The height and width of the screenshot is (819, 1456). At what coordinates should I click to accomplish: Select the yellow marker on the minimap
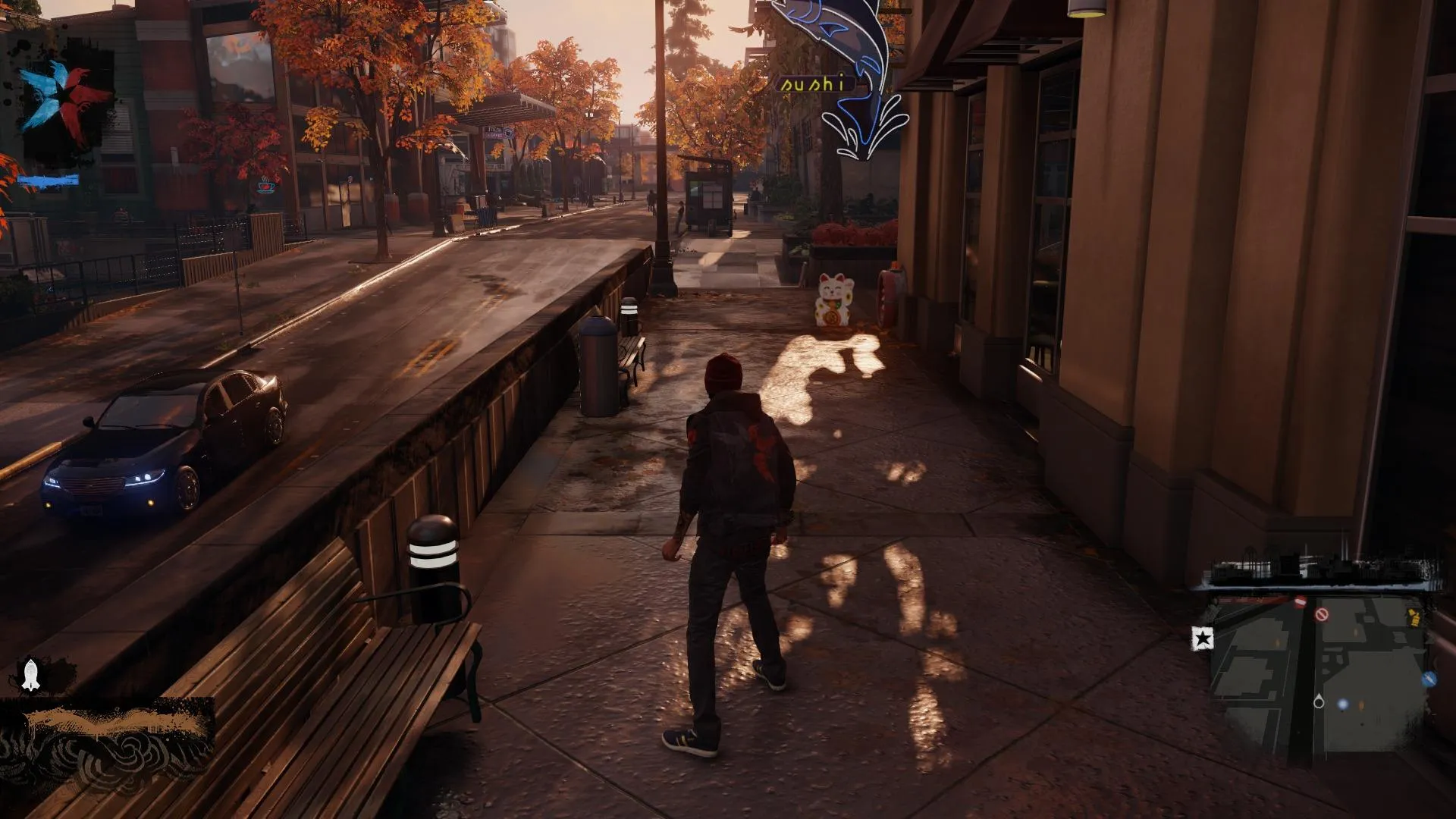point(1414,618)
